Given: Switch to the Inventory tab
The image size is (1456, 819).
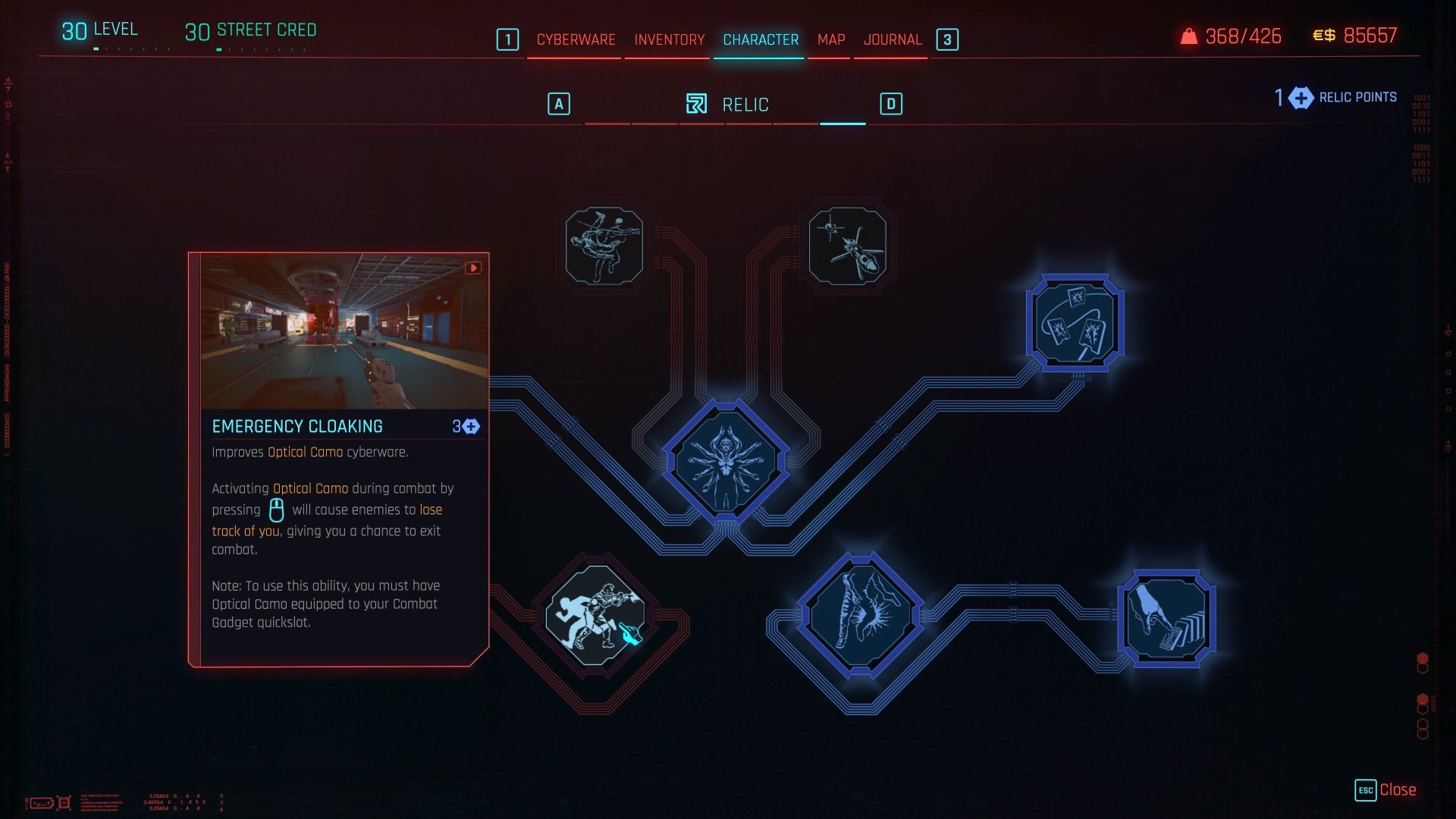Looking at the screenshot, I should coord(669,39).
